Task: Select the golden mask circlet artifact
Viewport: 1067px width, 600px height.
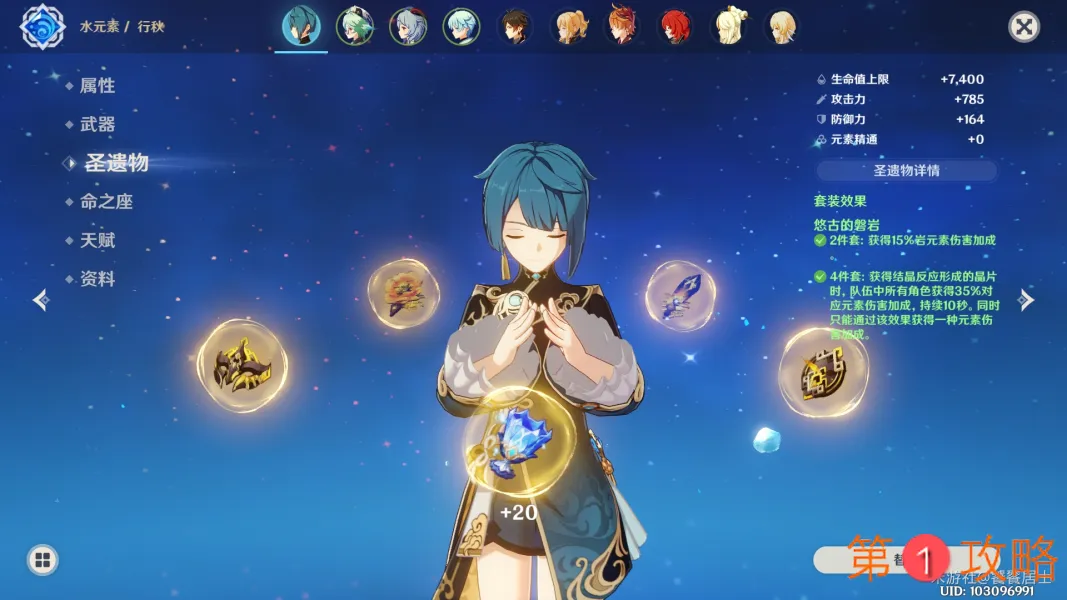Action: click(242, 366)
